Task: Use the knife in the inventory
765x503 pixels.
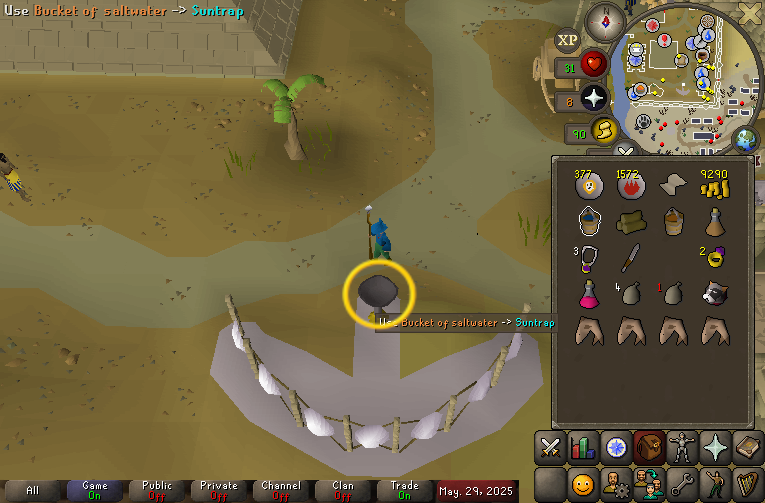Action: coord(629,257)
